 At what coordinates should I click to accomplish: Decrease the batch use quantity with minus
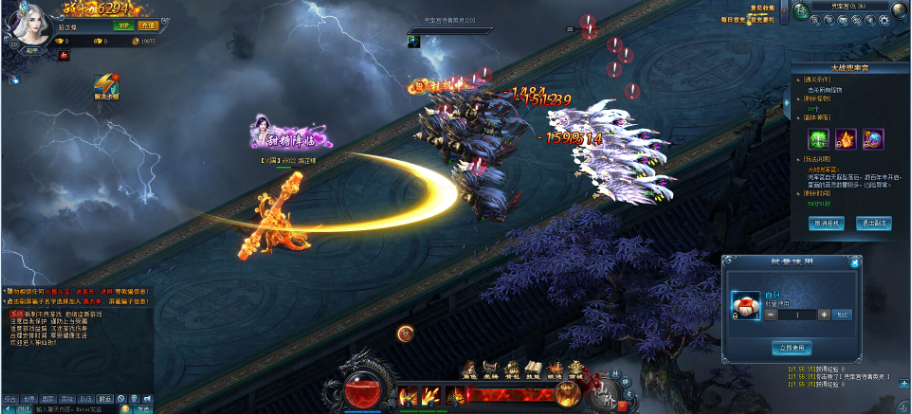tap(771, 314)
